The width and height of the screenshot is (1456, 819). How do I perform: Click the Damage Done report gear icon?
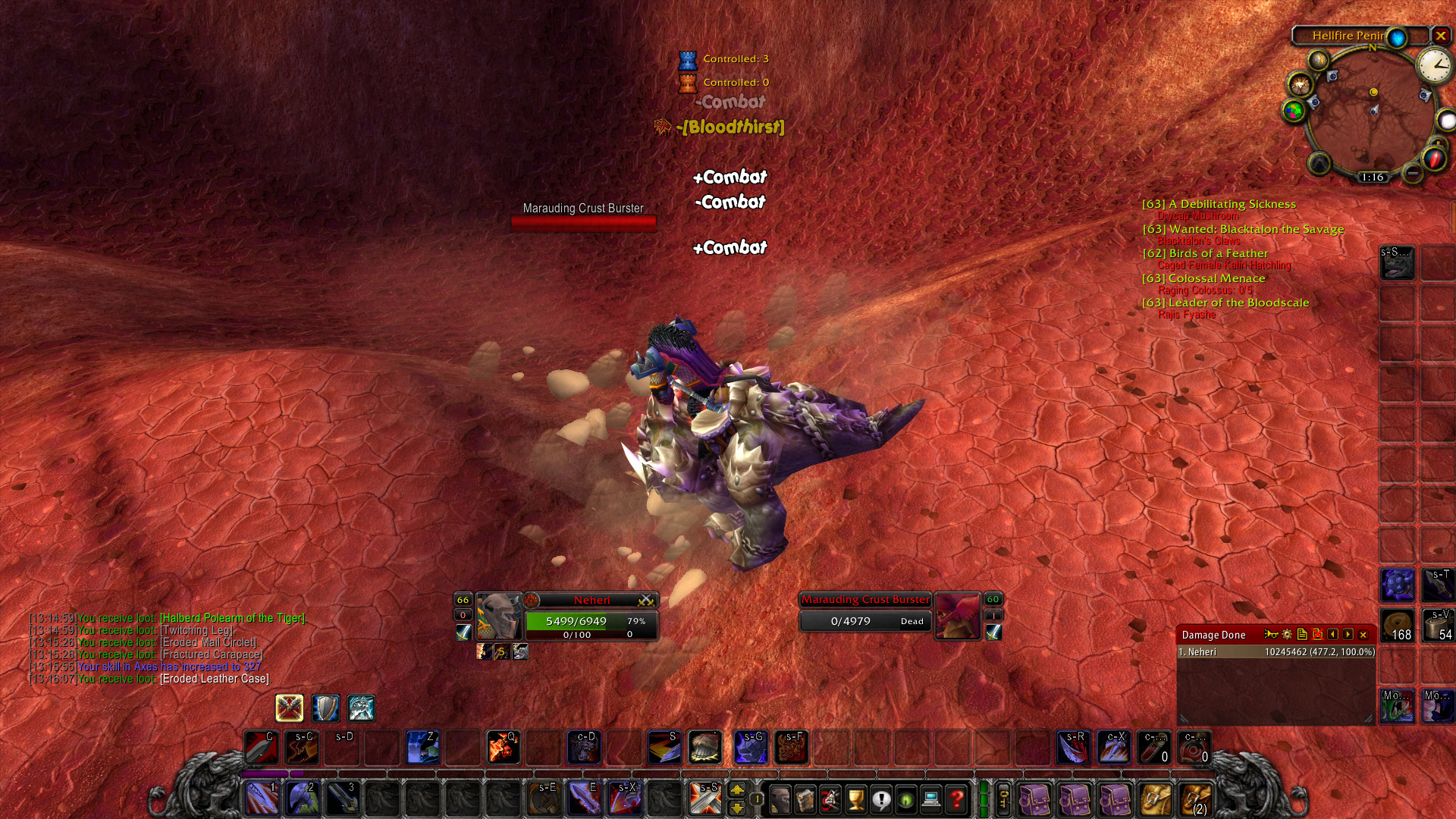tap(1286, 635)
